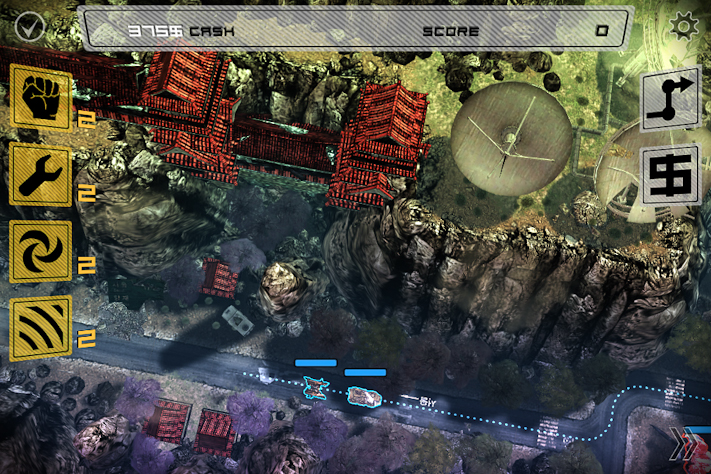
Task: Open the gear settings menu
Action: (685, 26)
